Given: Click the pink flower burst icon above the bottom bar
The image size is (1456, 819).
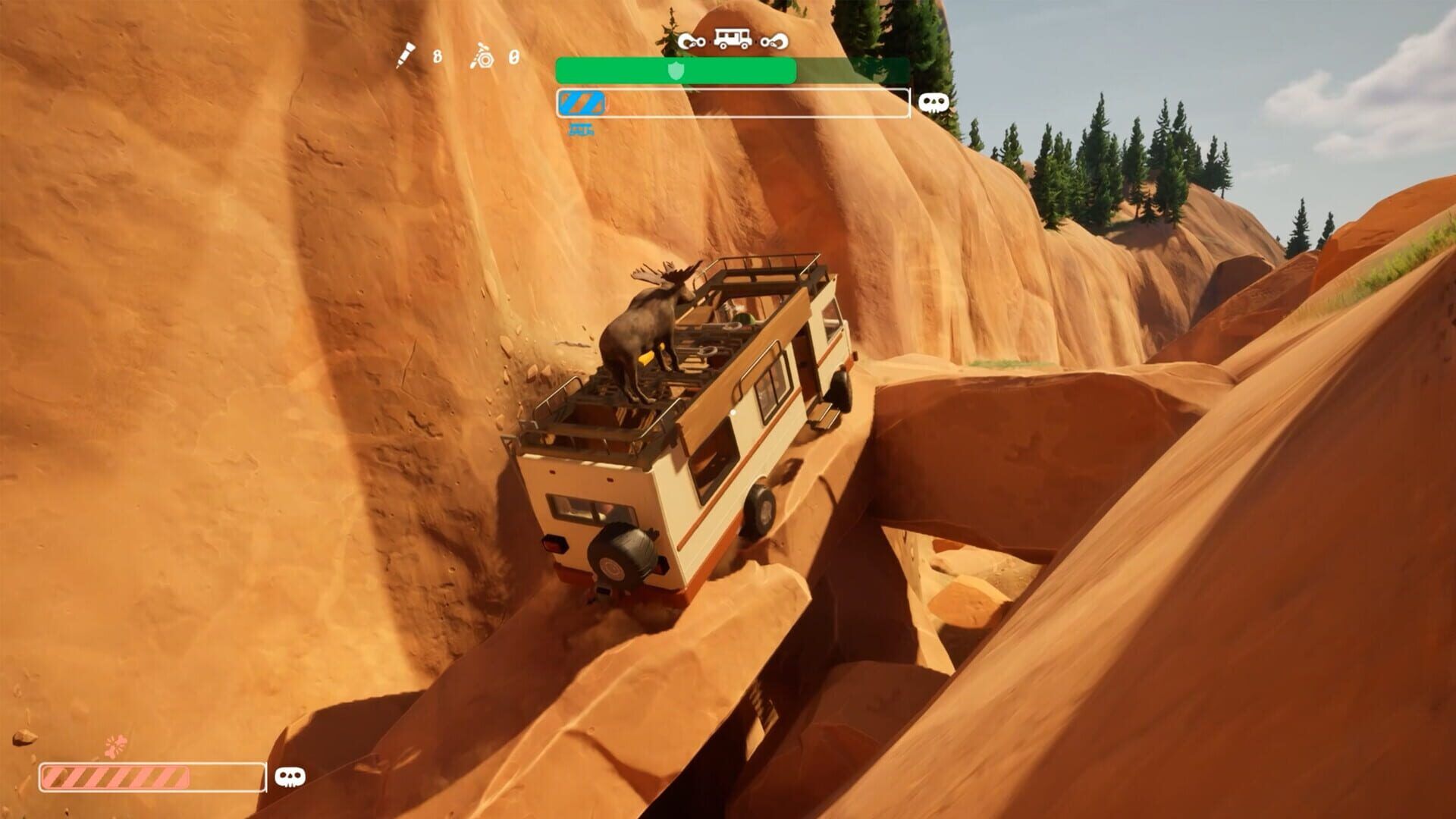Looking at the screenshot, I should 115,745.
